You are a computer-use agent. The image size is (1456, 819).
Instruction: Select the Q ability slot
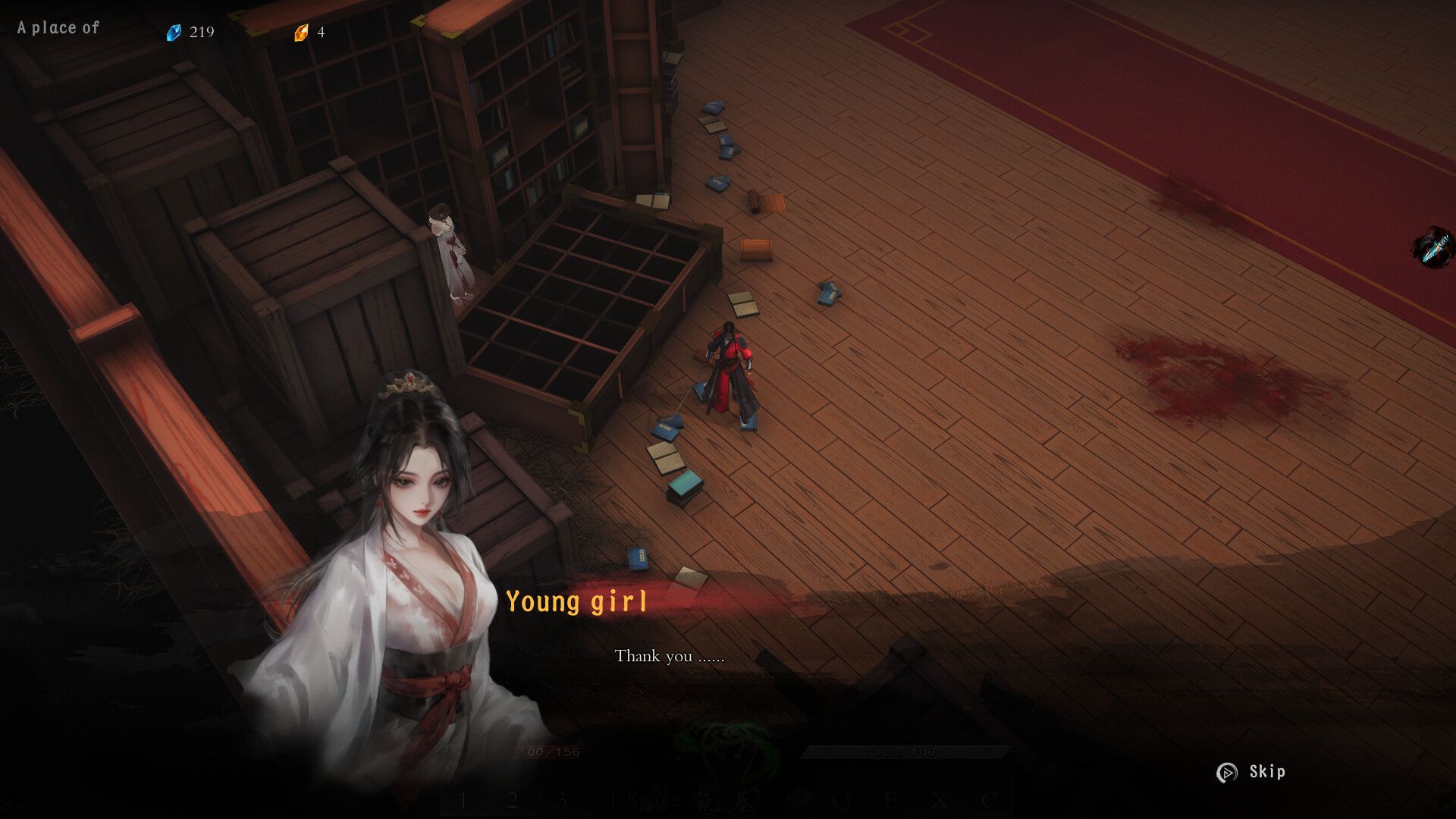pos(840,799)
